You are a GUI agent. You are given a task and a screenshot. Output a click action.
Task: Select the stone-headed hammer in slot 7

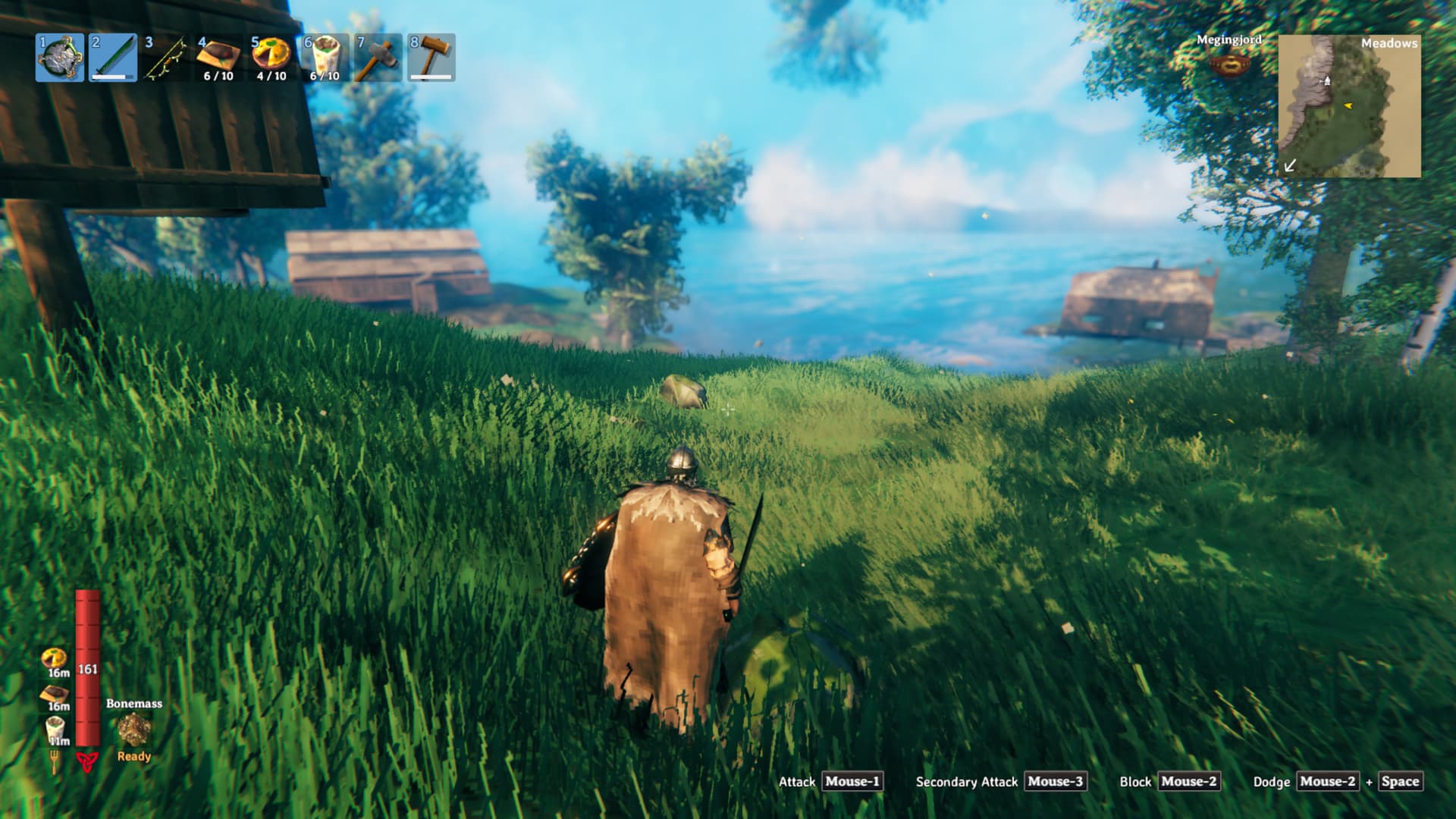click(x=378, y=58)
